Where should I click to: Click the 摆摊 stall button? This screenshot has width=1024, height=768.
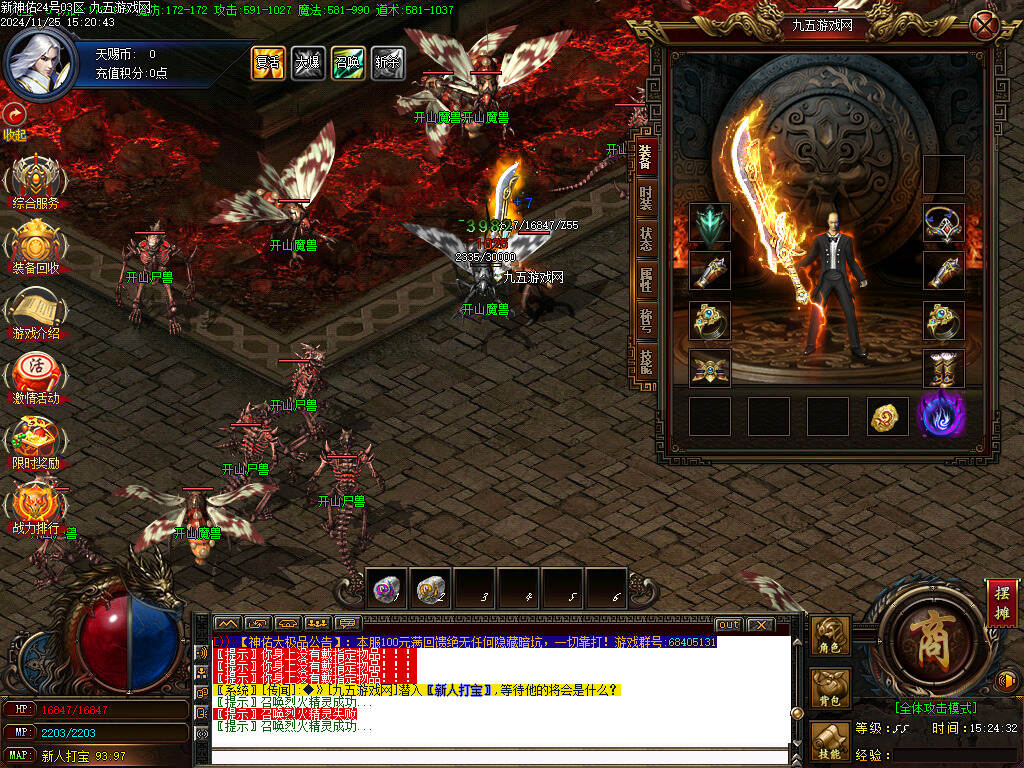coord(1000,602)
